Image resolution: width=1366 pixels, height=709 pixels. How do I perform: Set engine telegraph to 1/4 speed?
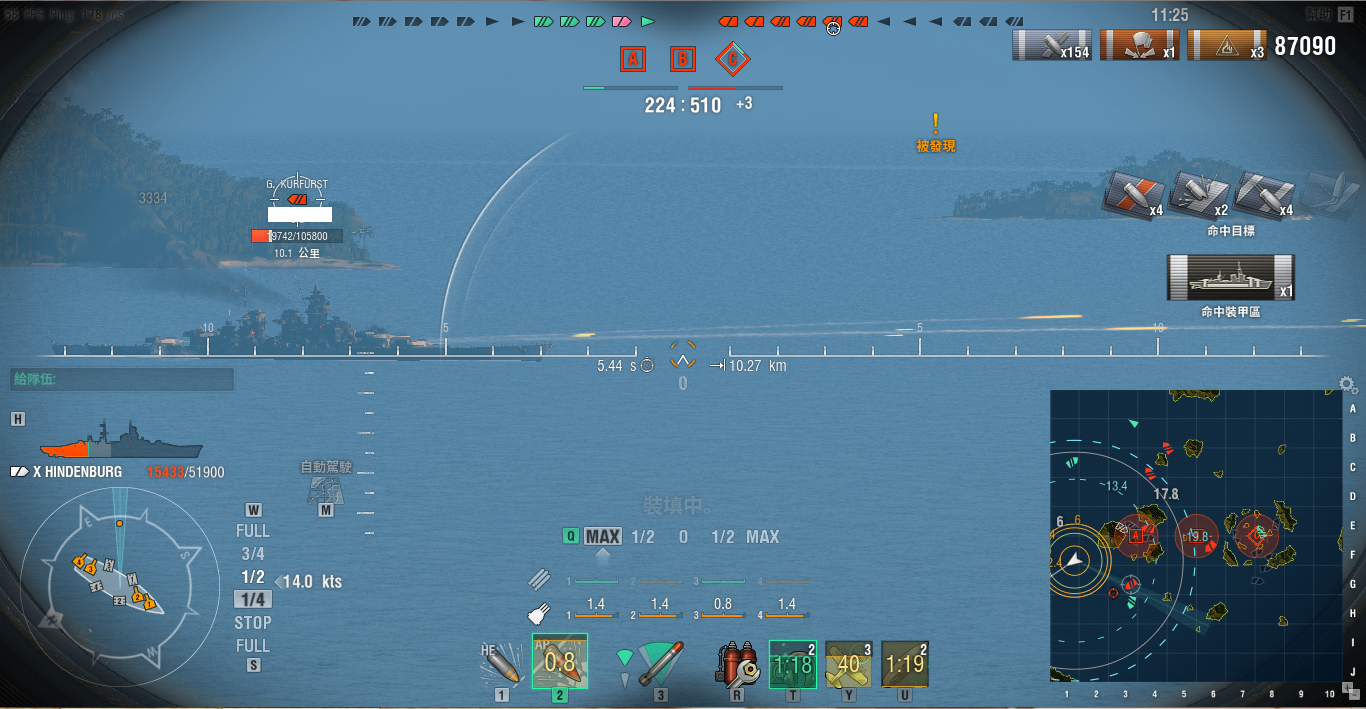(253, 599)
